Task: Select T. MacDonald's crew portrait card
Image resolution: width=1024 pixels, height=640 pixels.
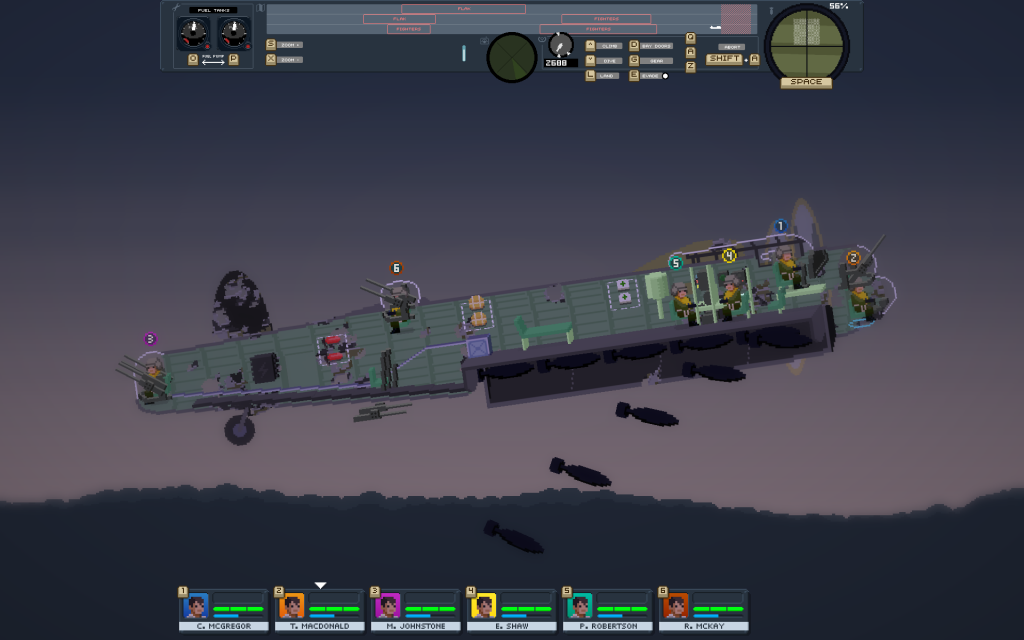Action: (x=319, y=610)
